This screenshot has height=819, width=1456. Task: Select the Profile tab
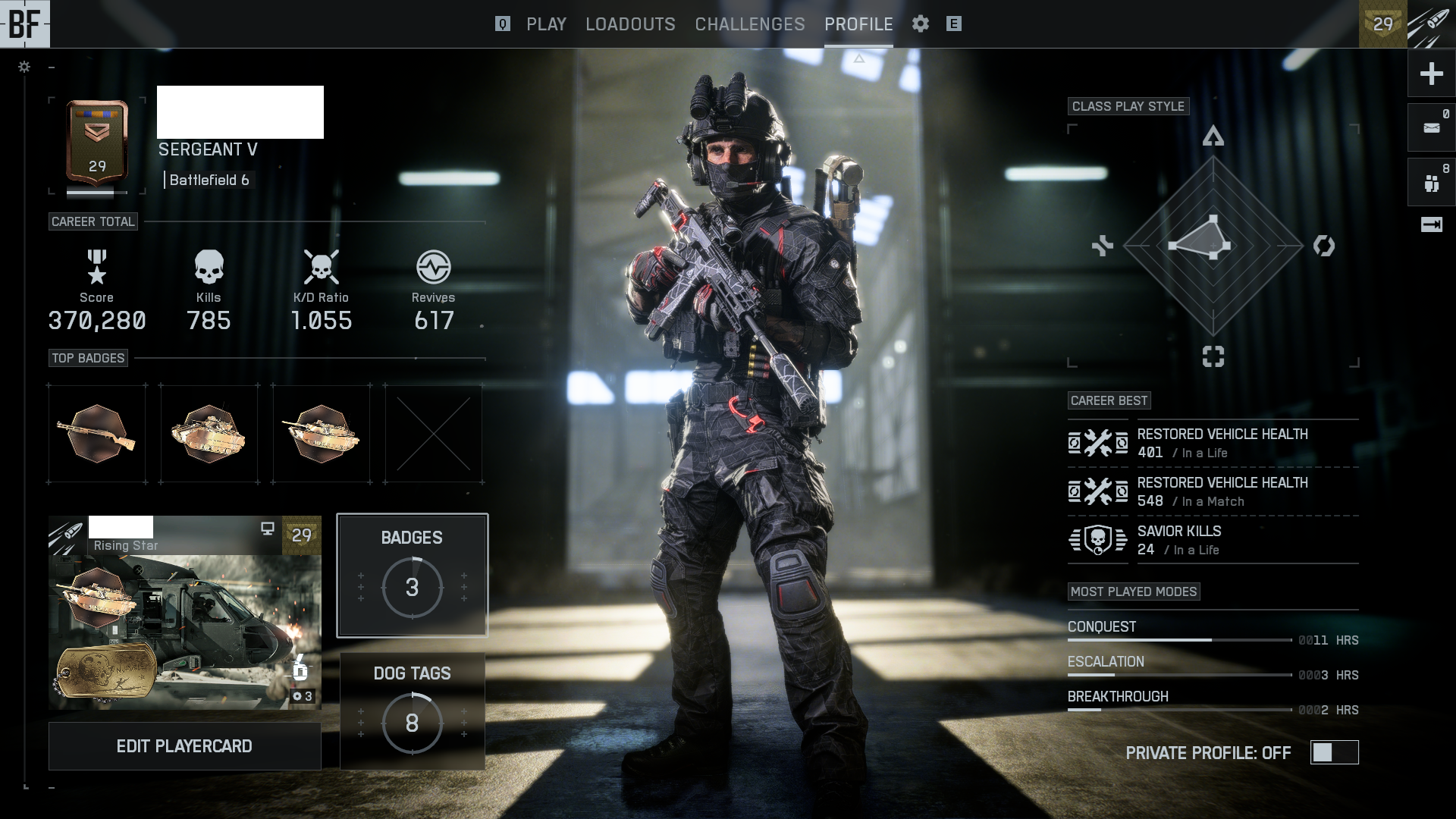pyautogui.click(x=858, y=24)
